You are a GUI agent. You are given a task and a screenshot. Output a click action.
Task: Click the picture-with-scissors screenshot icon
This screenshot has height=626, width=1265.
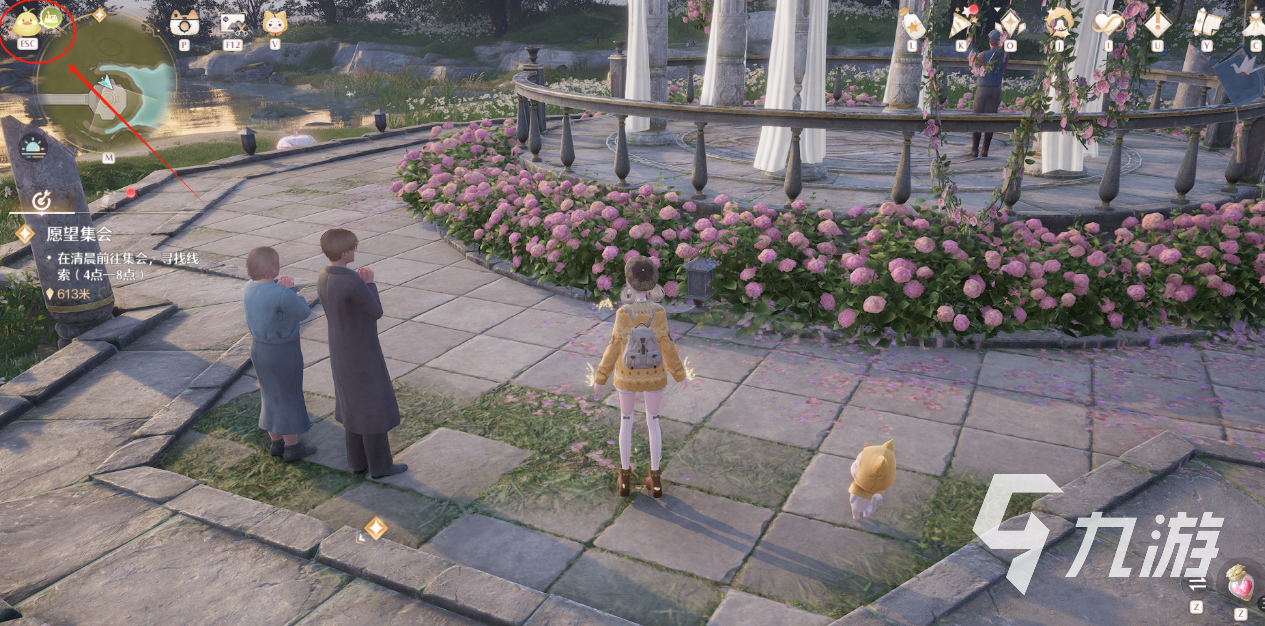233,23
